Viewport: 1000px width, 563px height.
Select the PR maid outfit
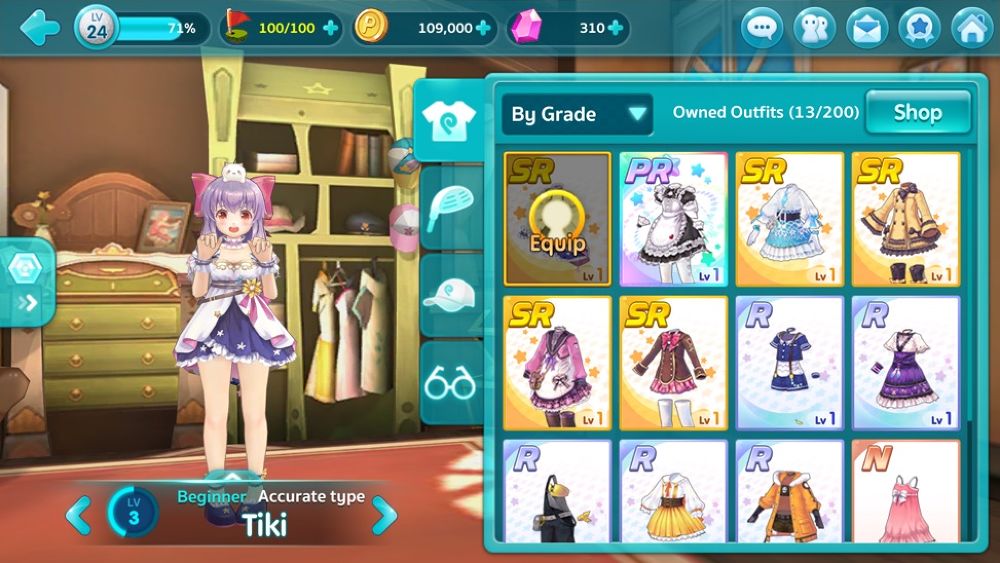pos(673,219)
